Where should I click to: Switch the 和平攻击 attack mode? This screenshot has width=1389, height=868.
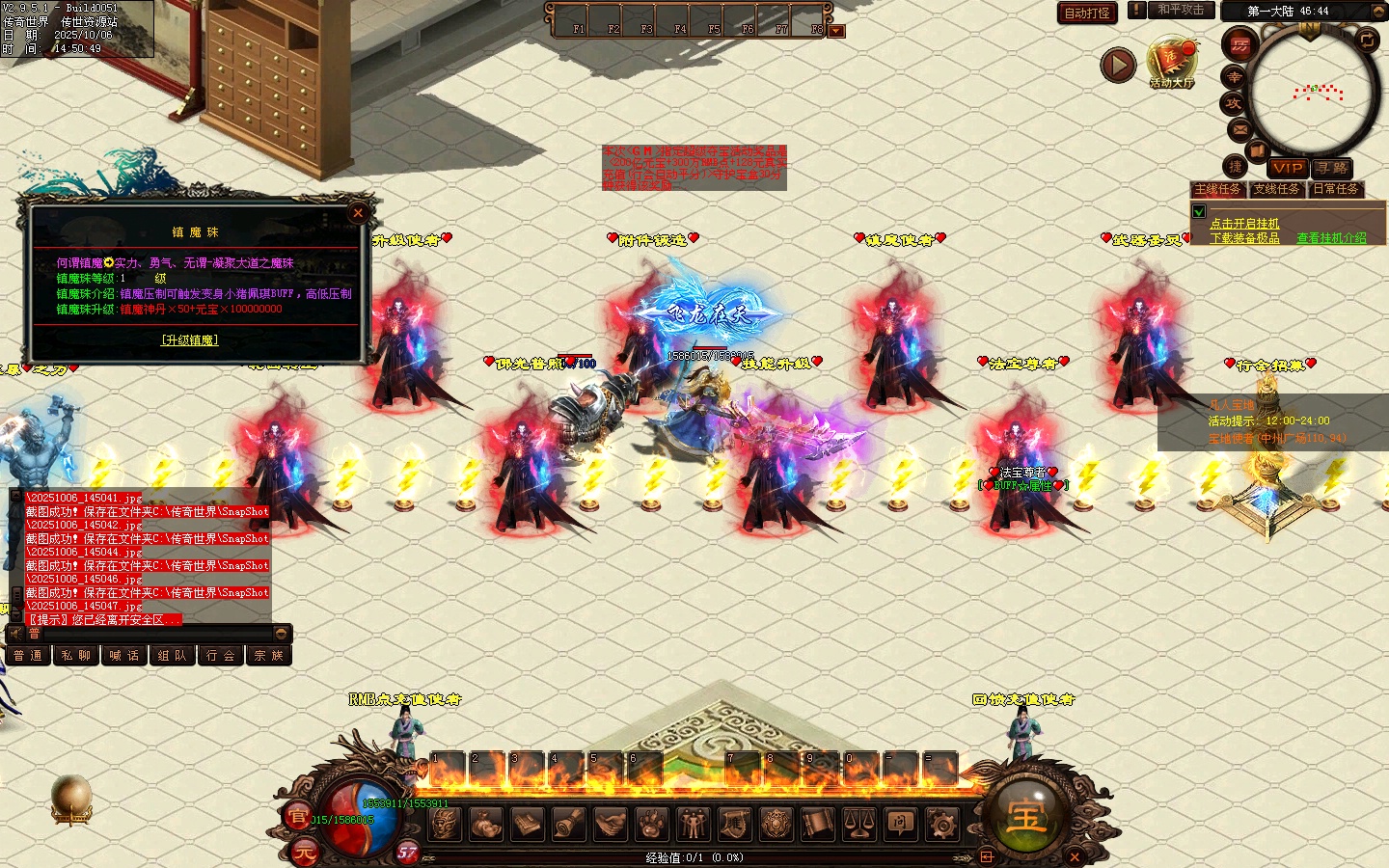click(x=1181, y=10)
